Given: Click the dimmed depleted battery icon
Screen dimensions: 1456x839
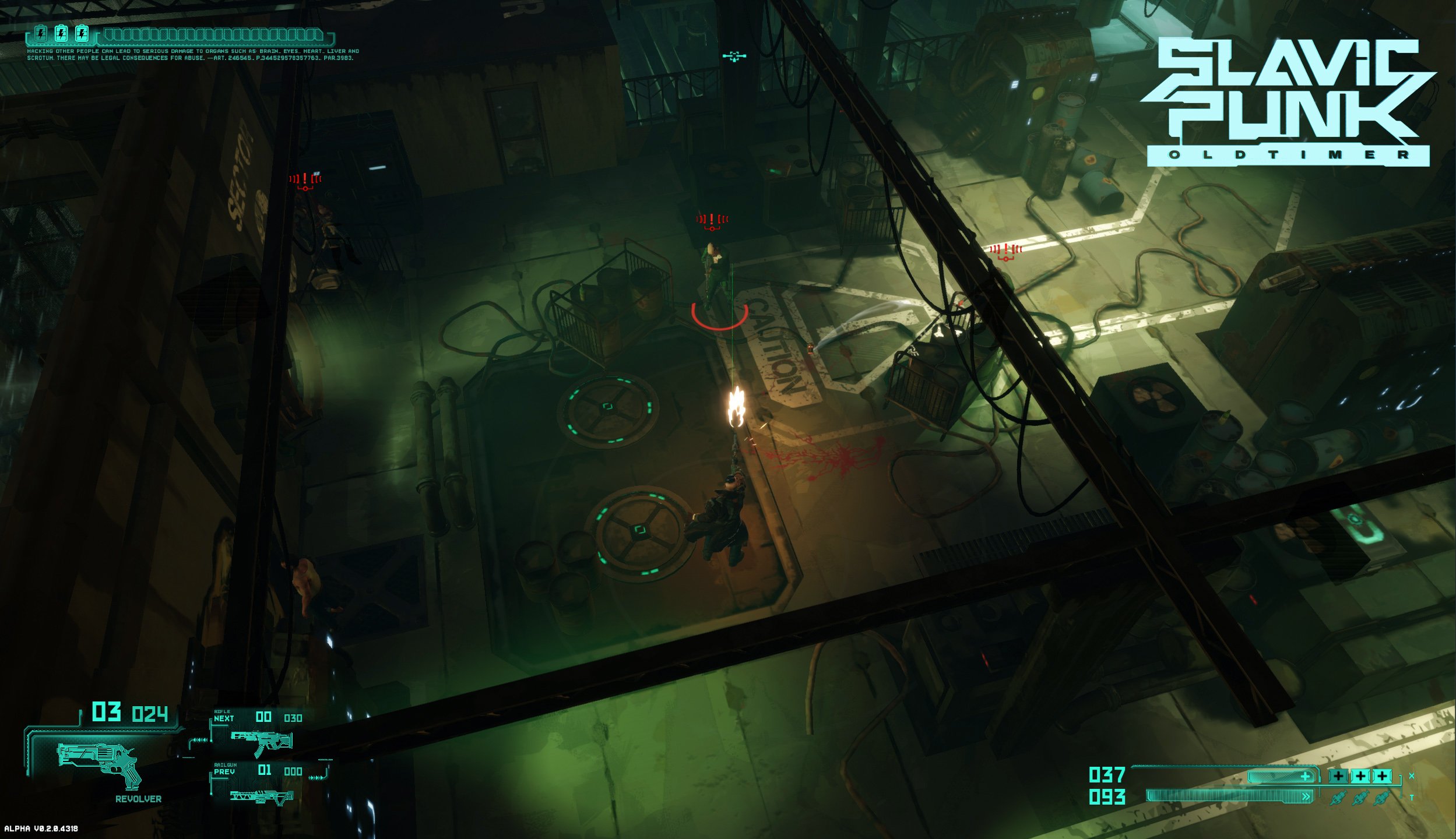Looking at the screenshot, I should pos(41,34).
